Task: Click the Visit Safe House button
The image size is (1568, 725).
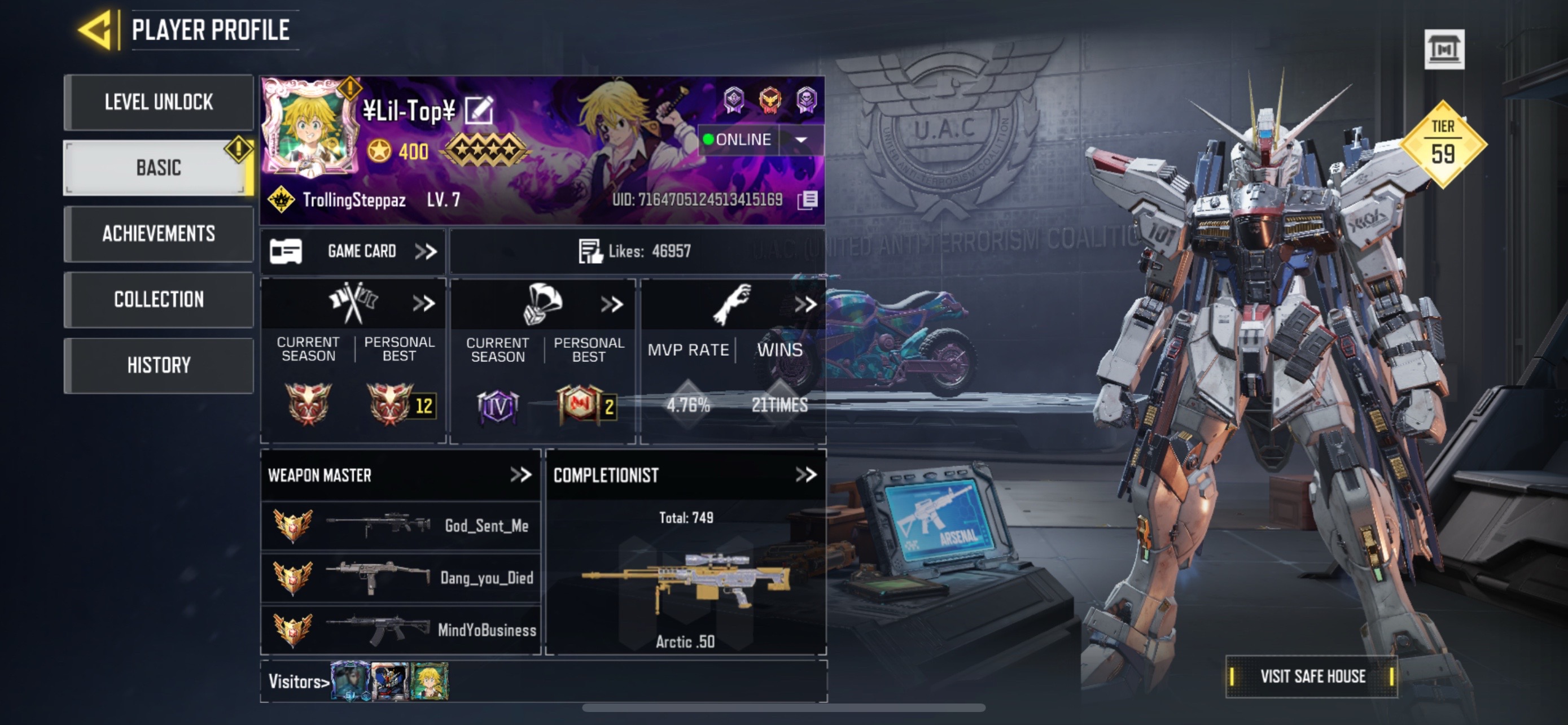Action: [x=1312, y=676]
